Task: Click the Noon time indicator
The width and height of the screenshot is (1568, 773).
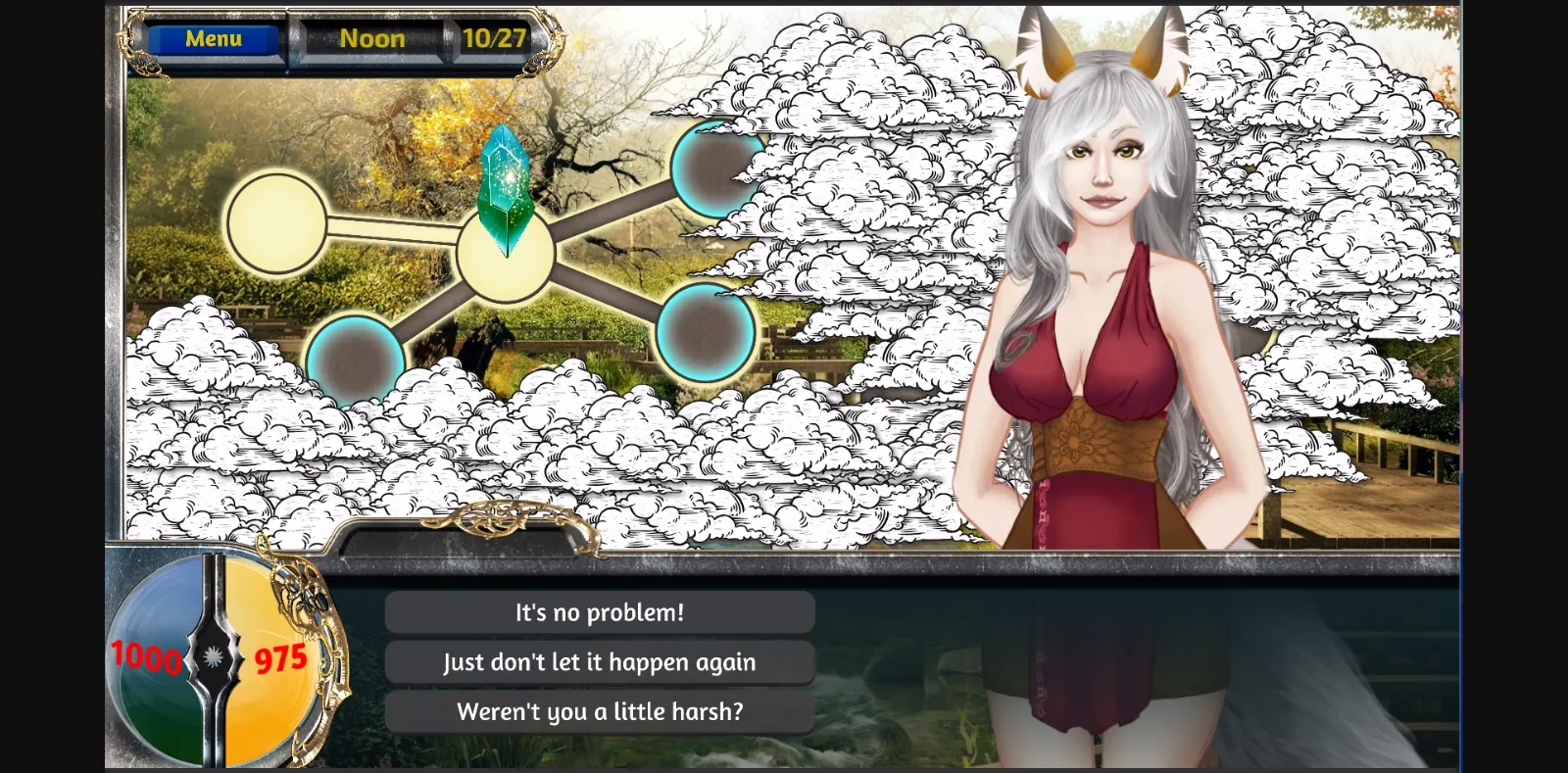Action: click(x=373, y=39)
